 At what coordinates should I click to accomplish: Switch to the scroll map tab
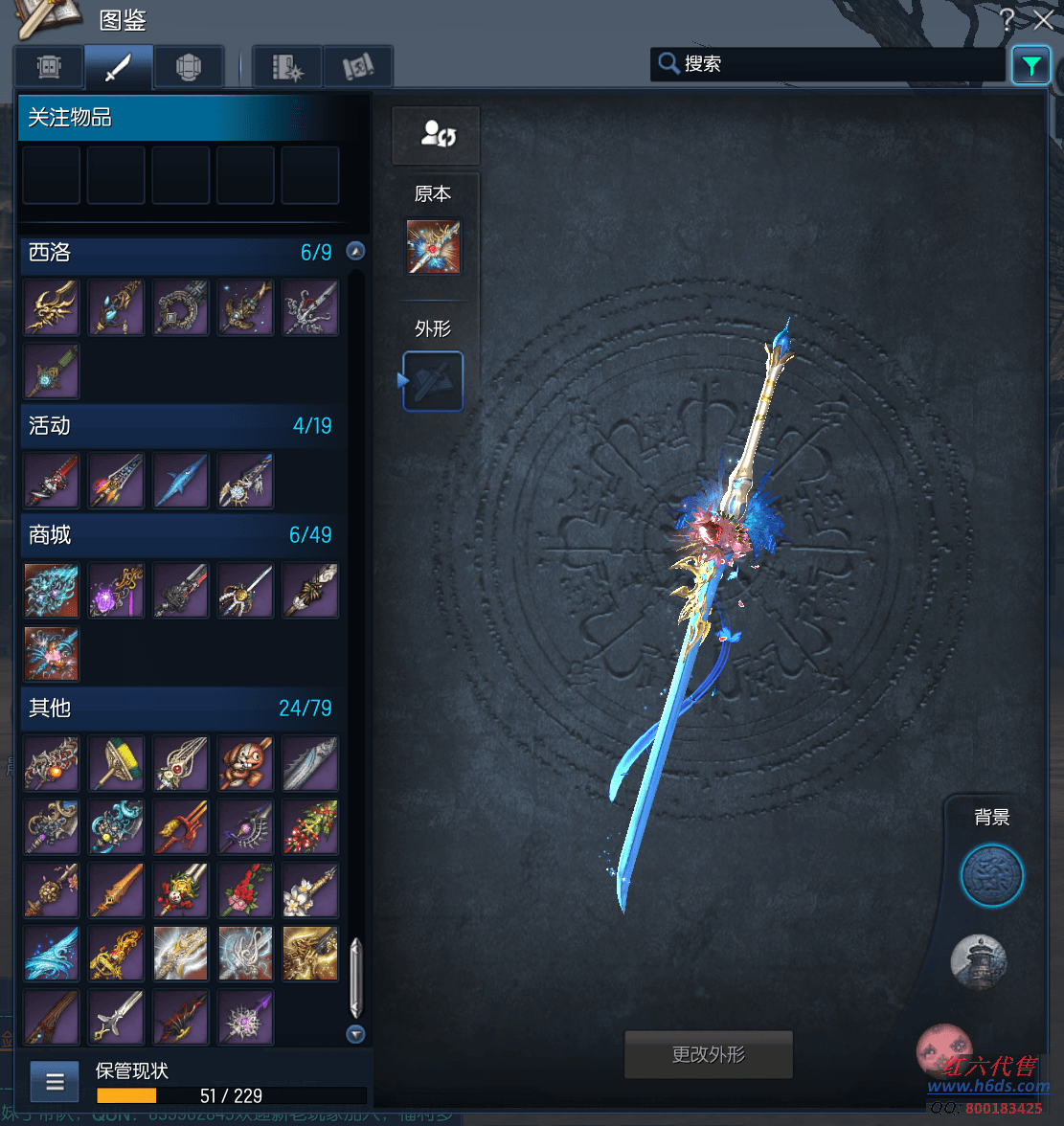pos(358,67)
